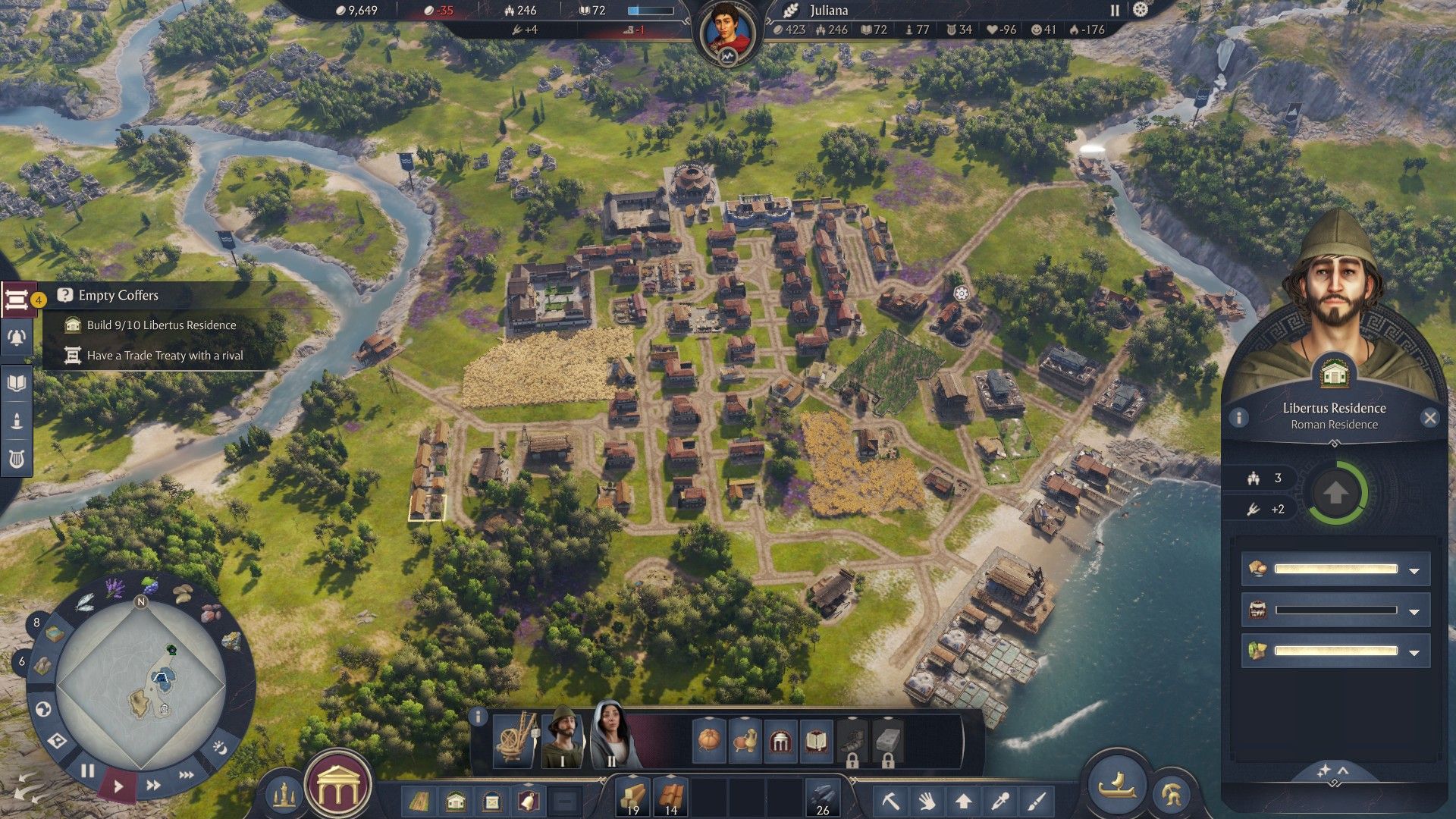Open the notifications bell on the left sidebar
The height and width of the screenshot is (819, 1456).
click(x=17, y=338)
